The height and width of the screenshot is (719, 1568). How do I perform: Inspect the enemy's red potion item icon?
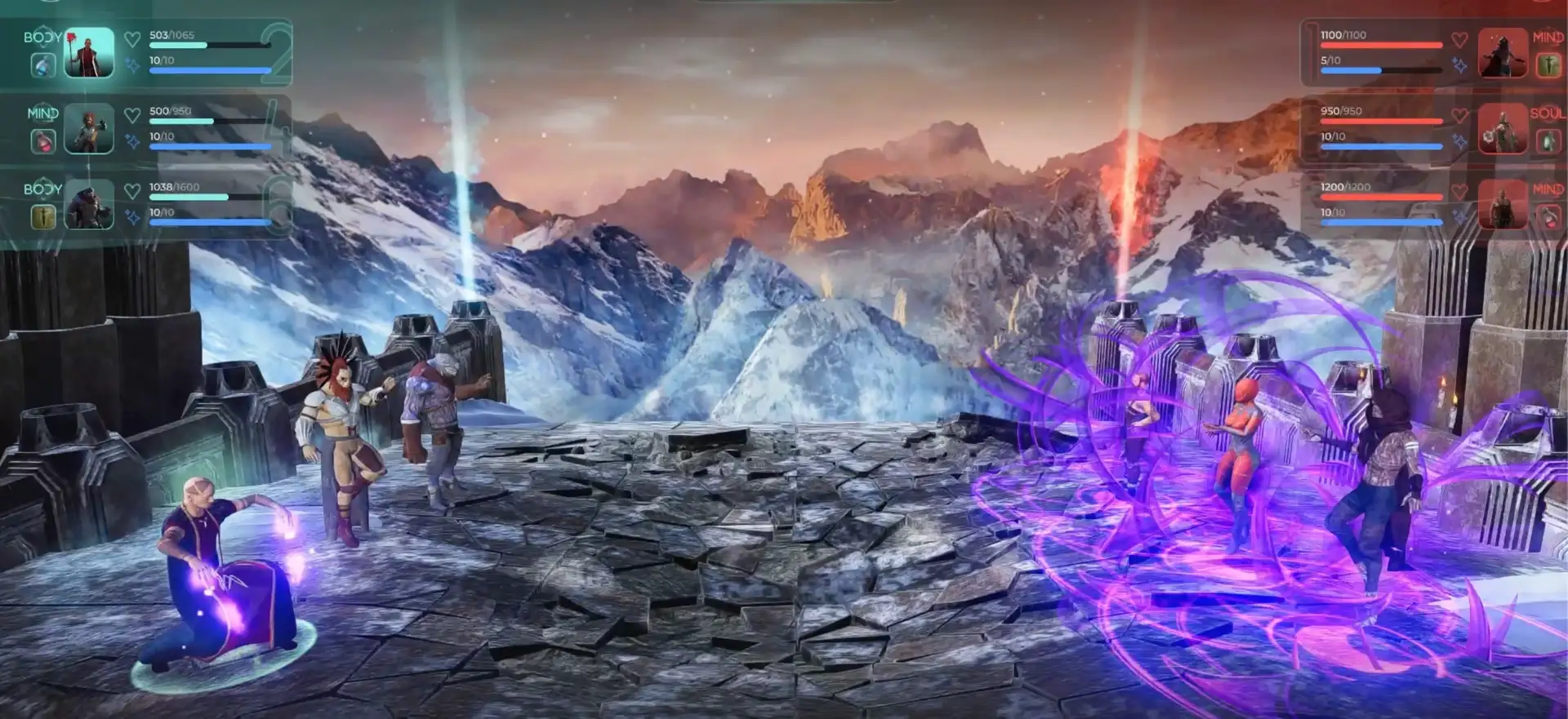pyautogui.click(x=1548, y=216)
